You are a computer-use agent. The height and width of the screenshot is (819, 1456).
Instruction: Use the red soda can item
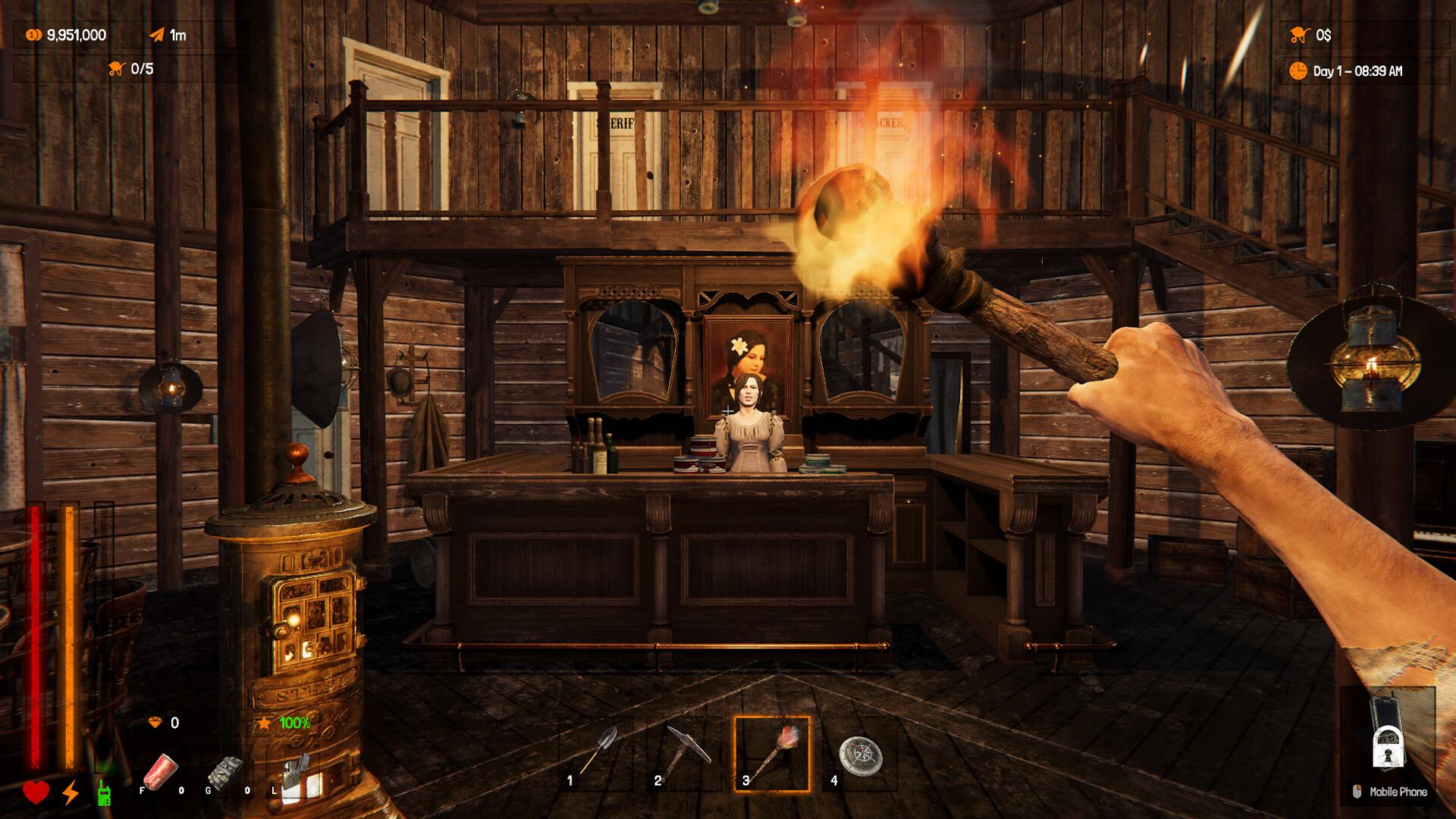click(160, 771)
